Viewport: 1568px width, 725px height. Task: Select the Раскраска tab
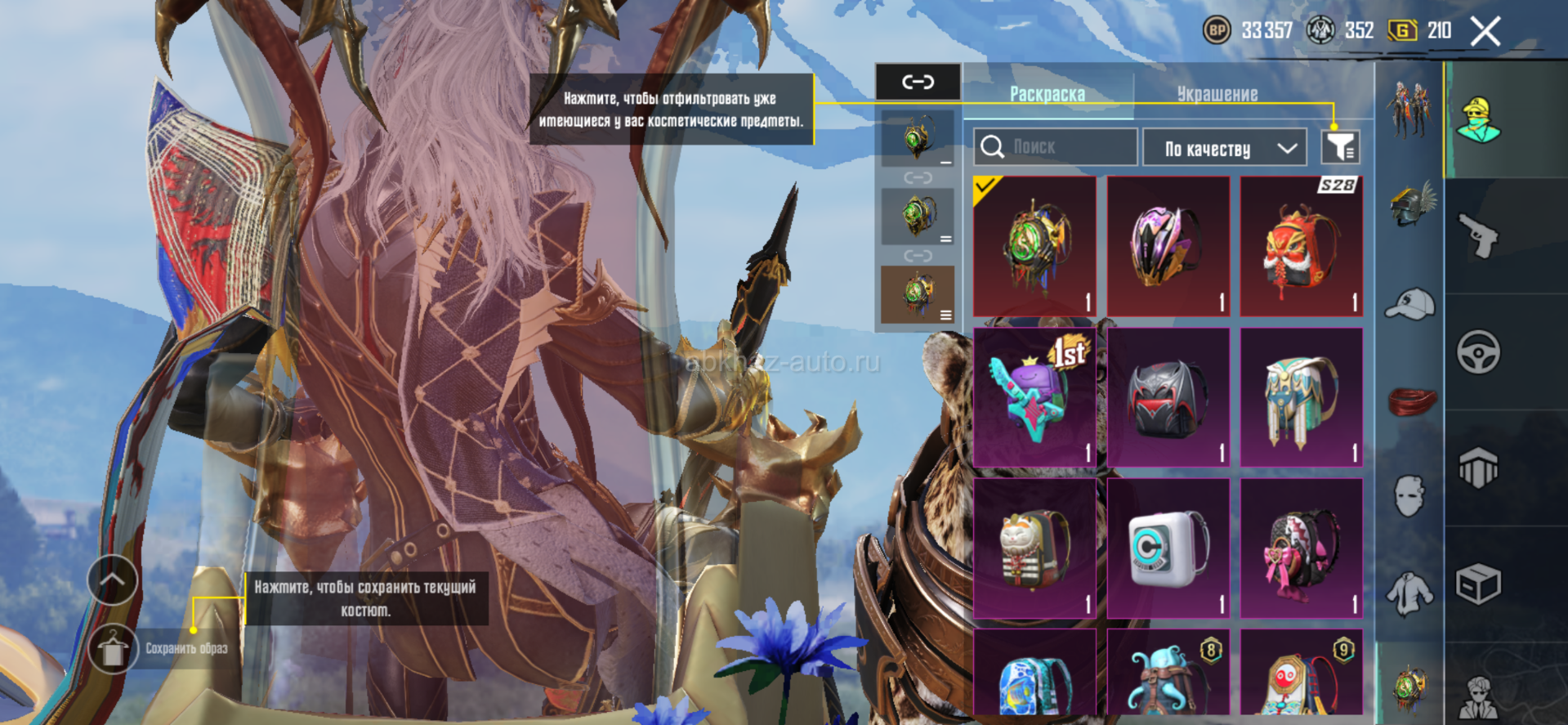(x=1047, y=94)
